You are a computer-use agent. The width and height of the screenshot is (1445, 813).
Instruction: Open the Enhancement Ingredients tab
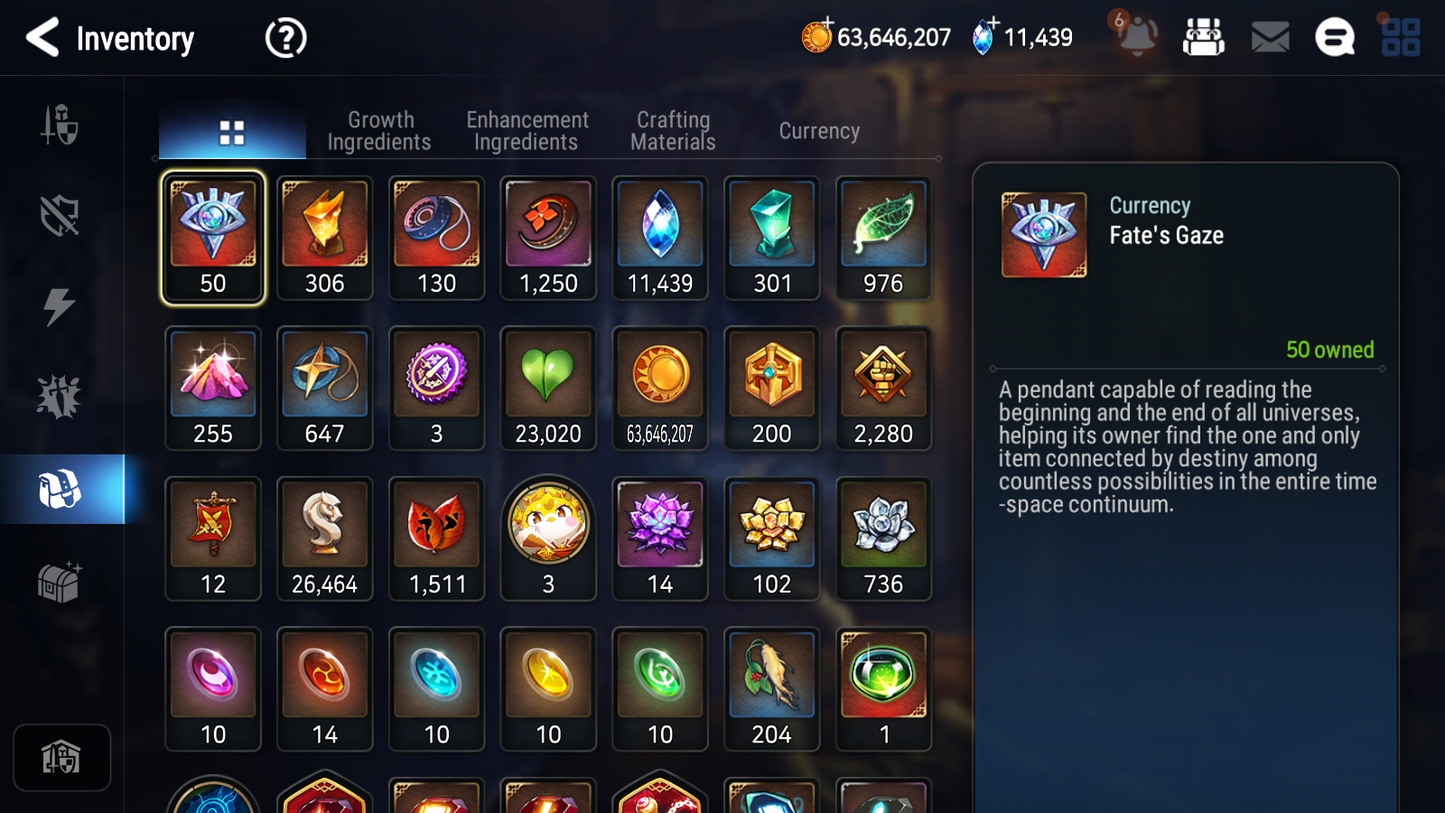(x=526, y=130)
